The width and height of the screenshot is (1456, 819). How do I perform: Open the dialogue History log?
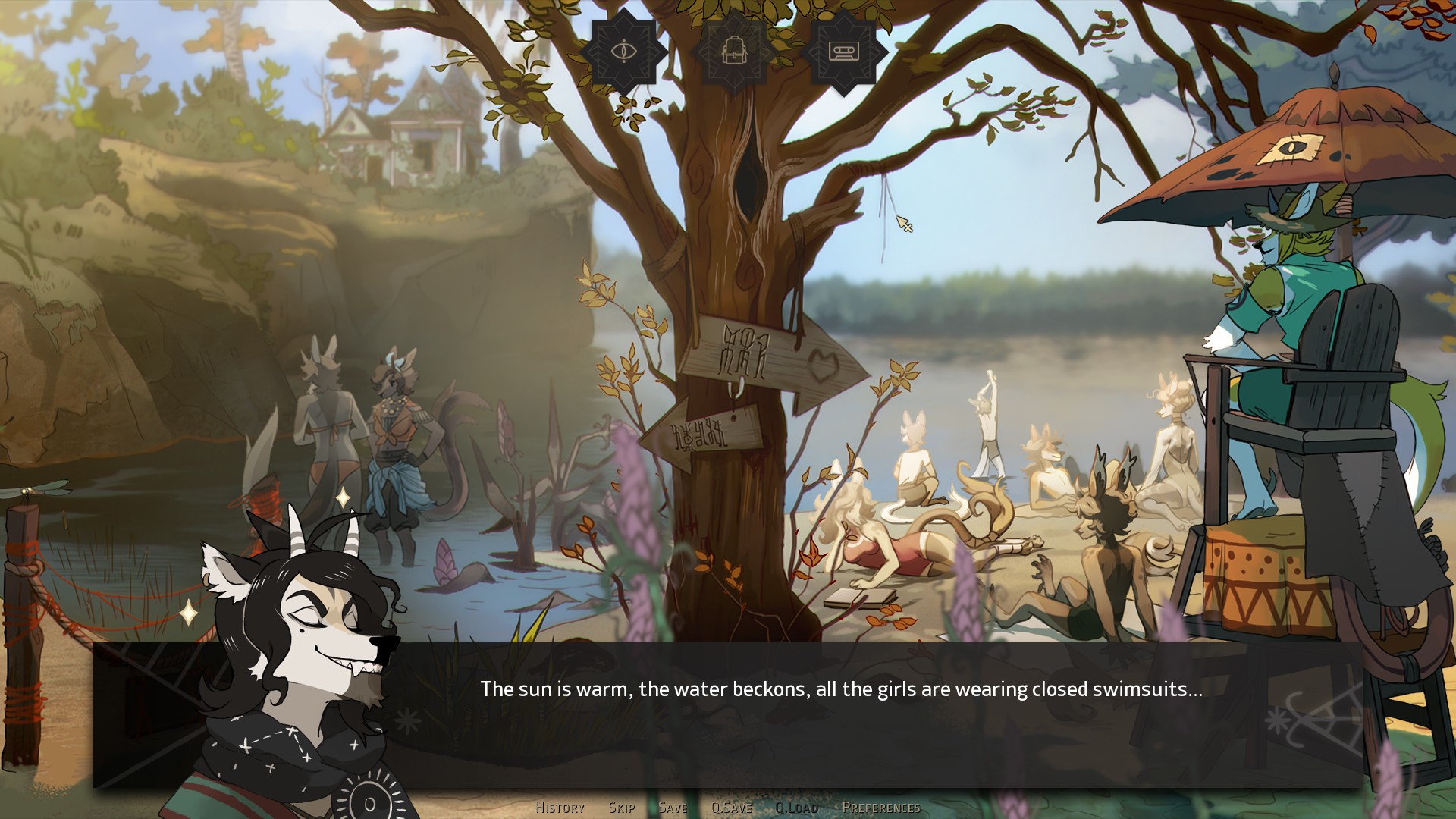pos(560,808)
